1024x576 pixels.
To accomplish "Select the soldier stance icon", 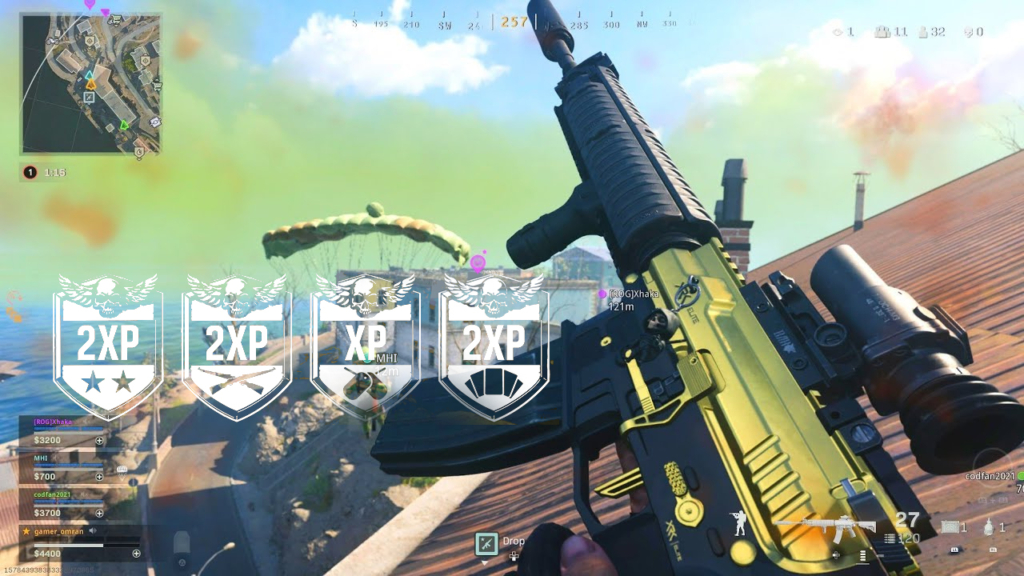I will click(x=738, y=522).
